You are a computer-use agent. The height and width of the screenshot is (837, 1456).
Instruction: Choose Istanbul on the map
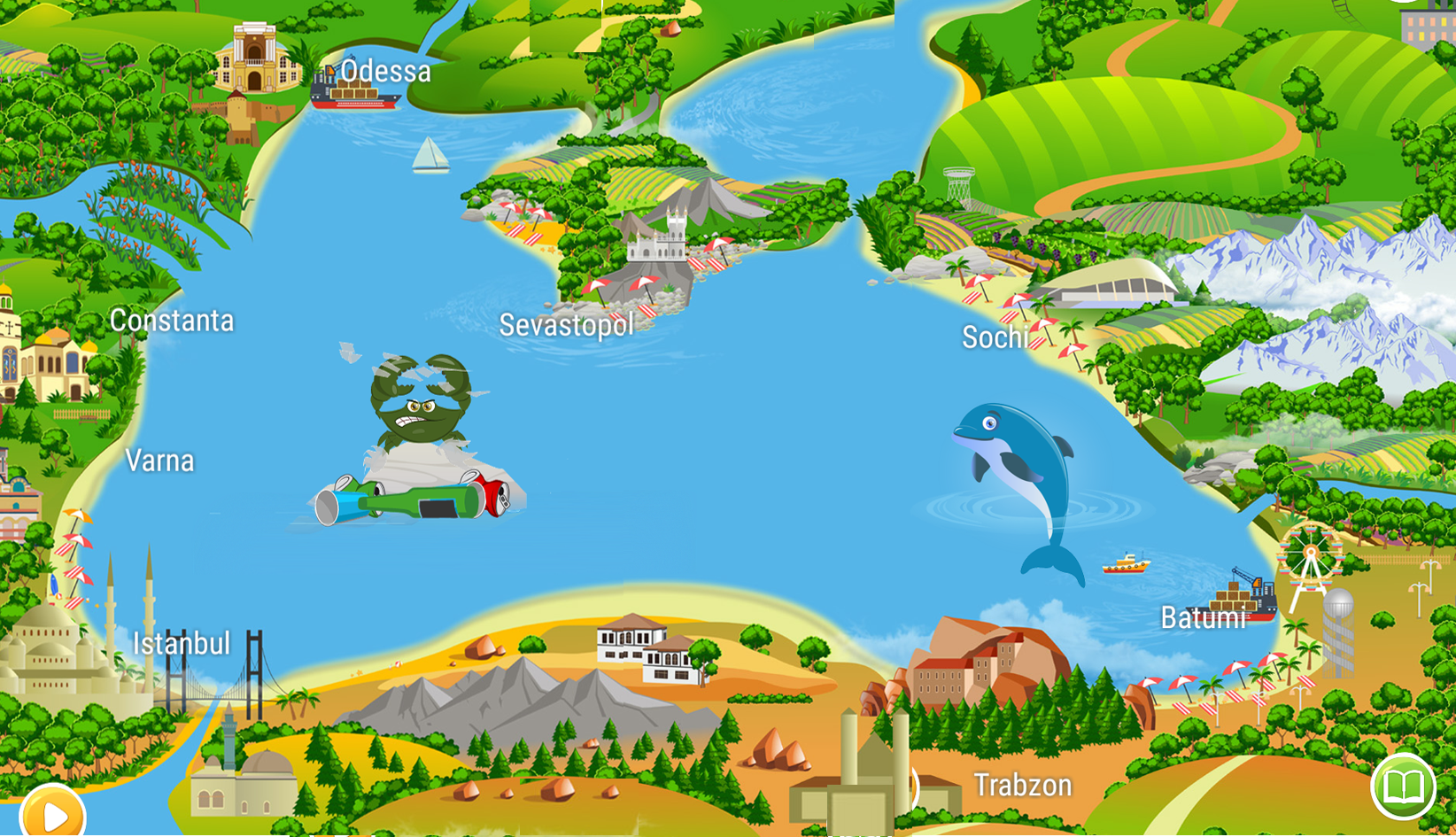coord(181,643)
